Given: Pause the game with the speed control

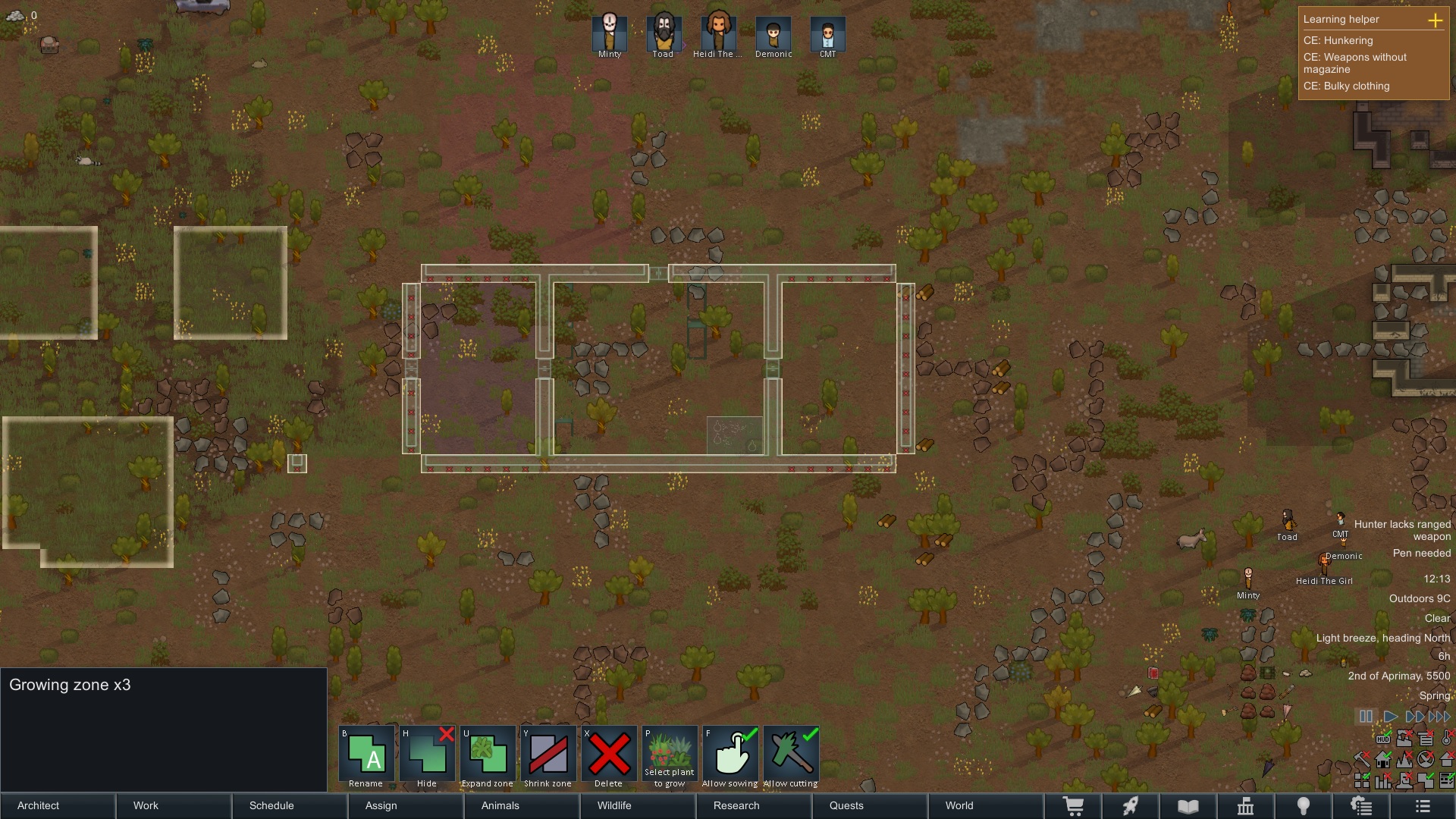Looking at the screenshot, I should tap(1366, 717).
